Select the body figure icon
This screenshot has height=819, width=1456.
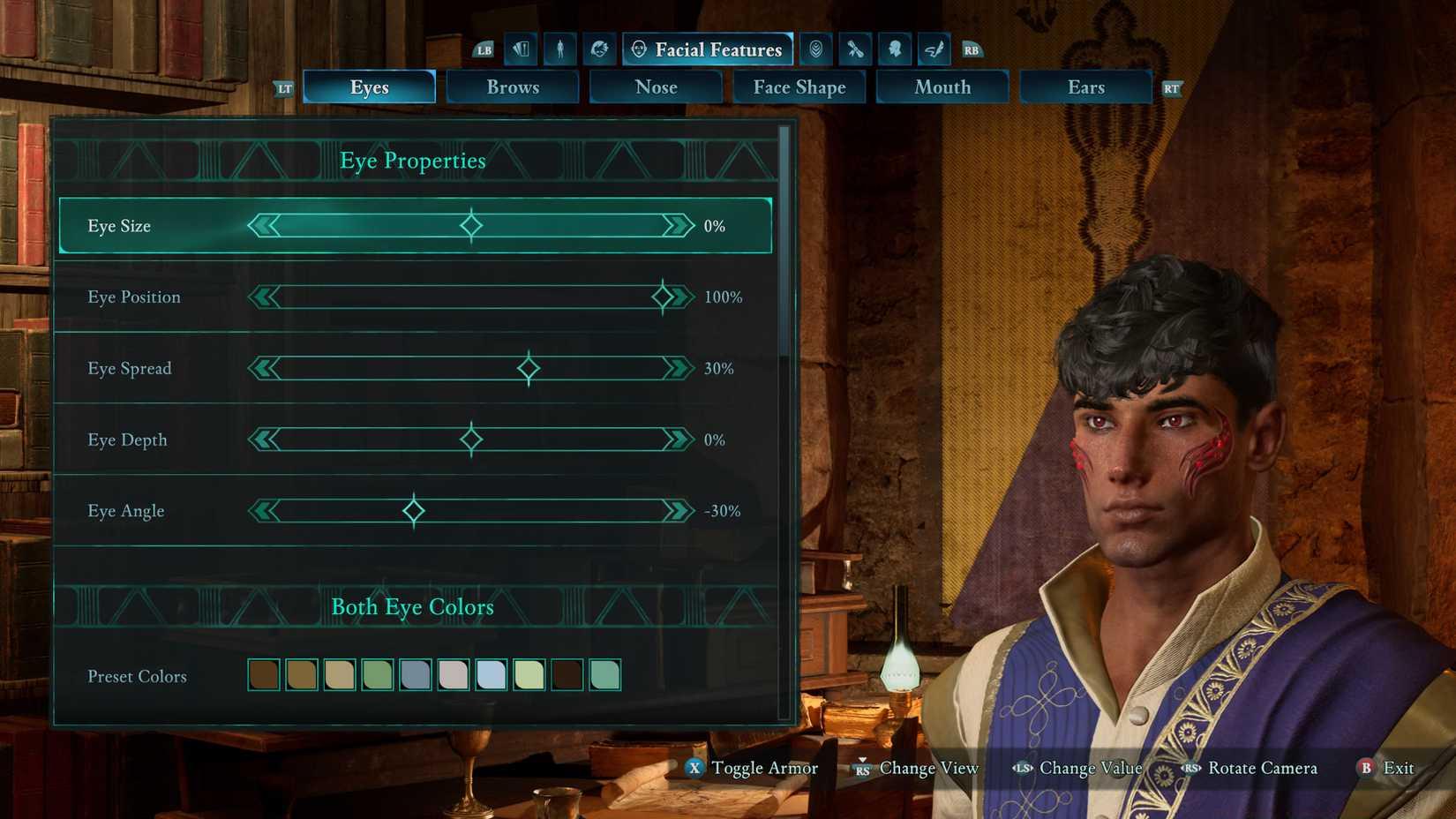tap(559, 49)
